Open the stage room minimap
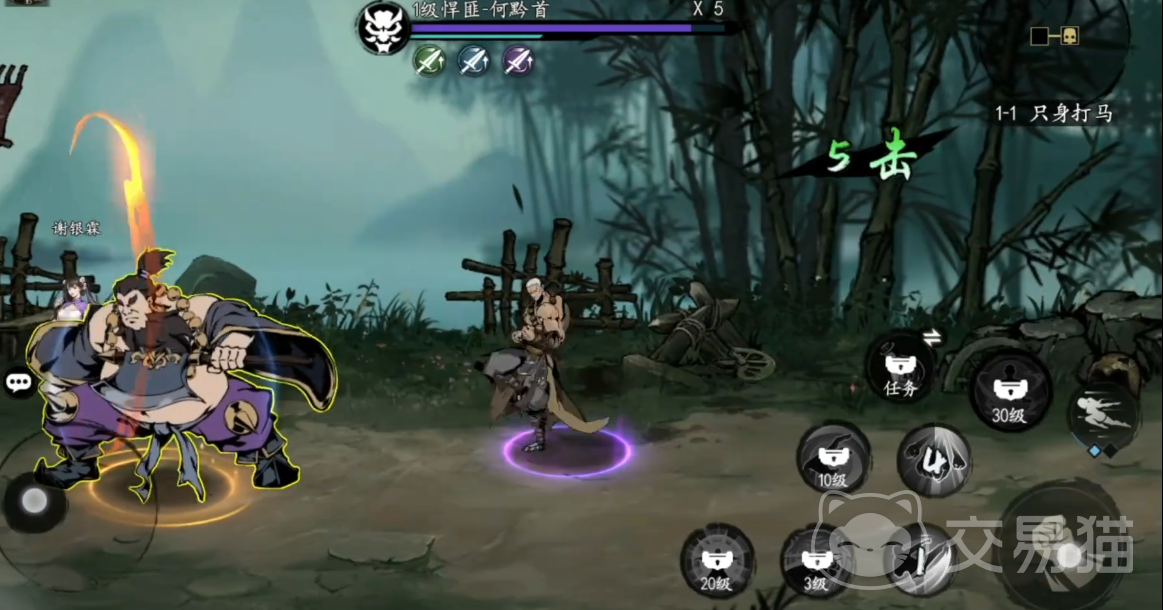The height and width of the screenshot is (610, 1163). [x=1054, y=37]
